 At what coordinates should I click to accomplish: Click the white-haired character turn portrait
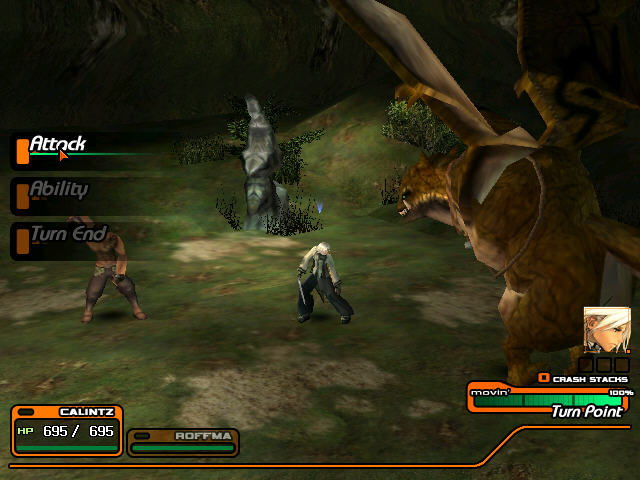pyautogui.click(x=607, y=329)
